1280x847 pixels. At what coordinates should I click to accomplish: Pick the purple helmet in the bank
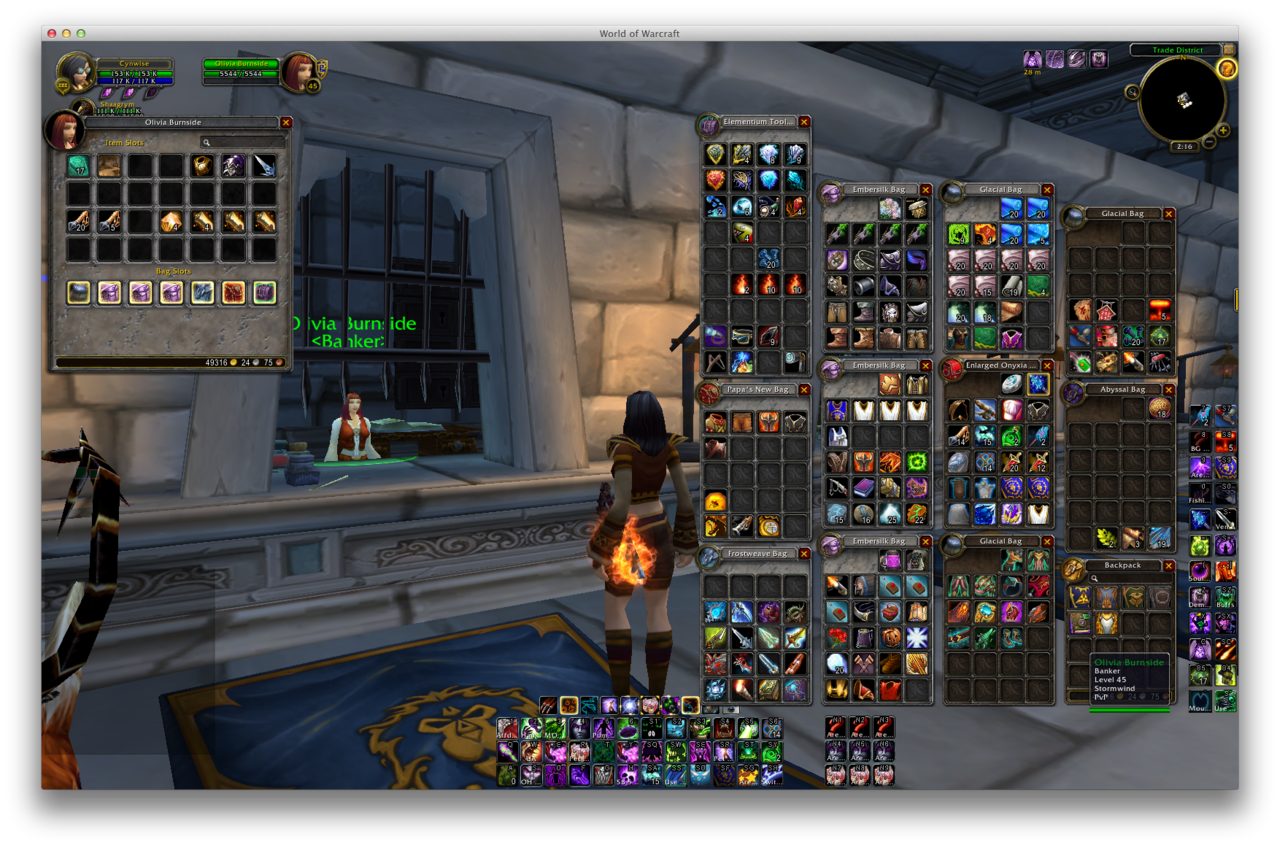pyautogui.click(x=233, y=166)
